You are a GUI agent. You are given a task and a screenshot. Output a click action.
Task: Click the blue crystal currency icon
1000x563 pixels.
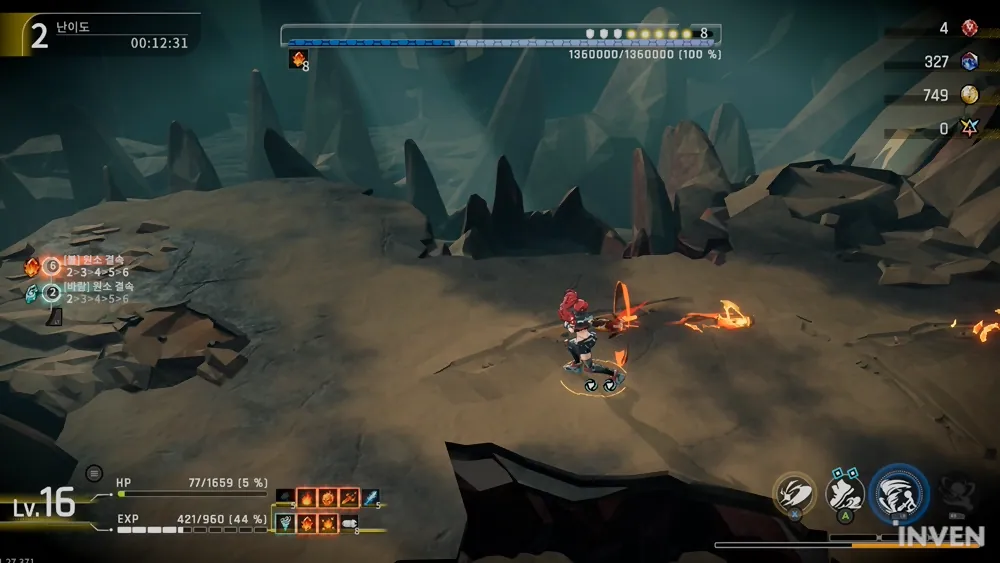point(969,62)
